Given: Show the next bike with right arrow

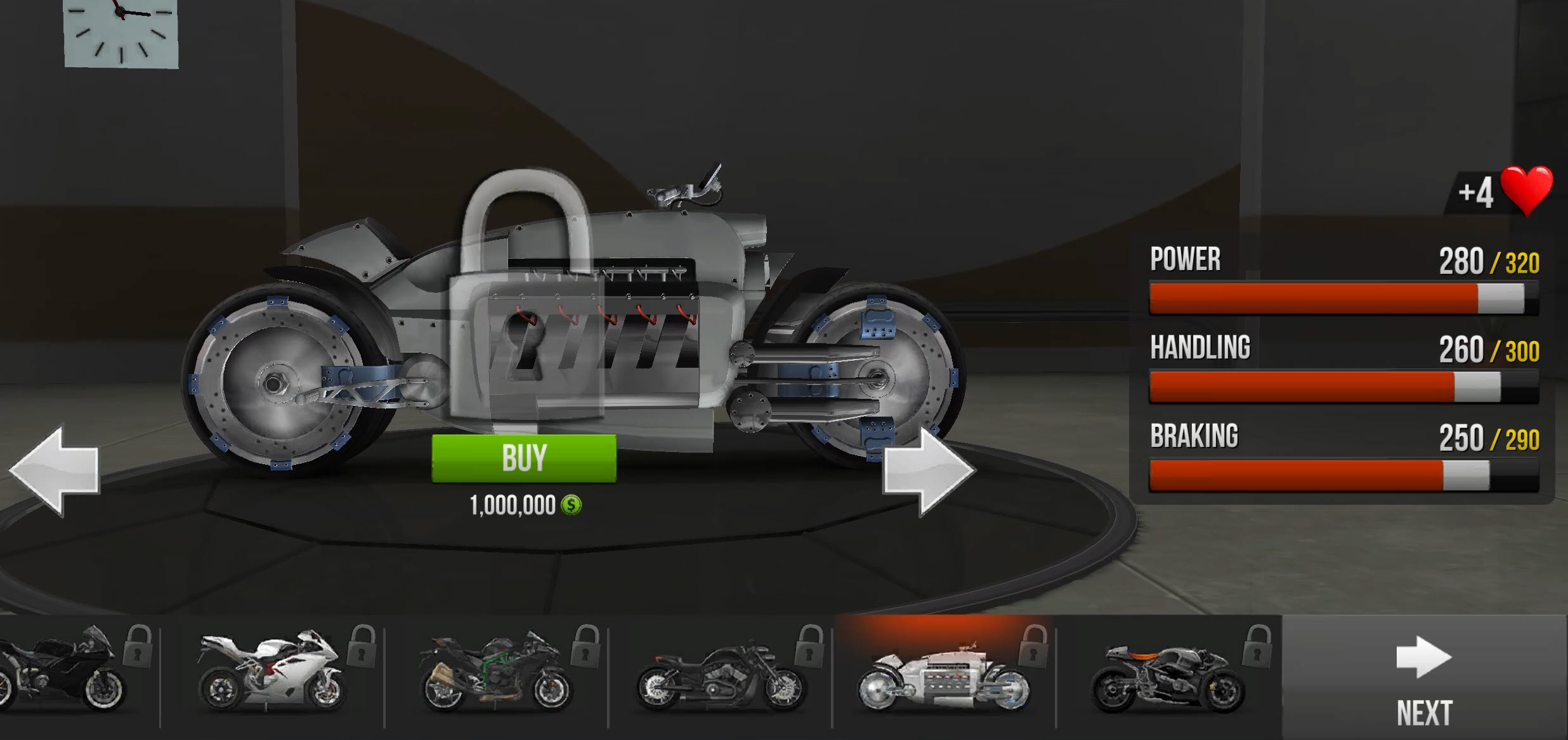Looking at the screenshot, I should coord(927,470).
